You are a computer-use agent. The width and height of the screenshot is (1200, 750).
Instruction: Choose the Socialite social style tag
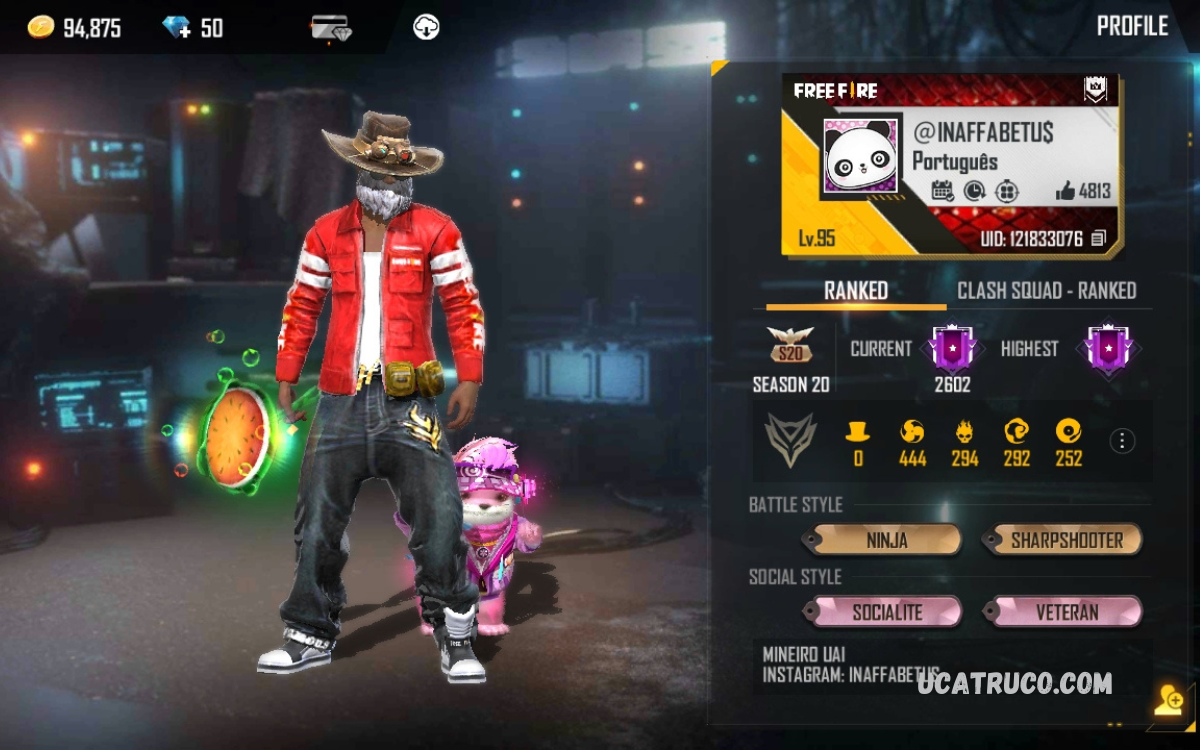point(885,612)
